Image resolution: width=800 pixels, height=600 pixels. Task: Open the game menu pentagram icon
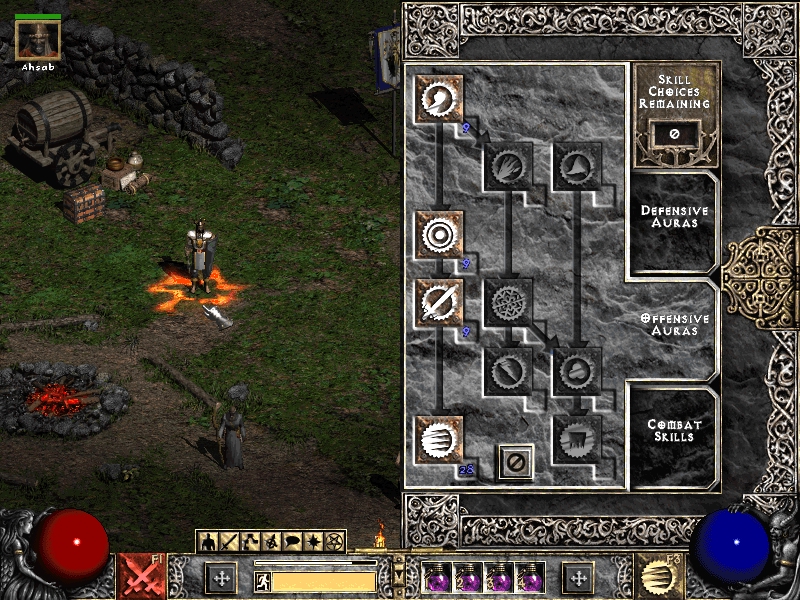pos(334,542)
